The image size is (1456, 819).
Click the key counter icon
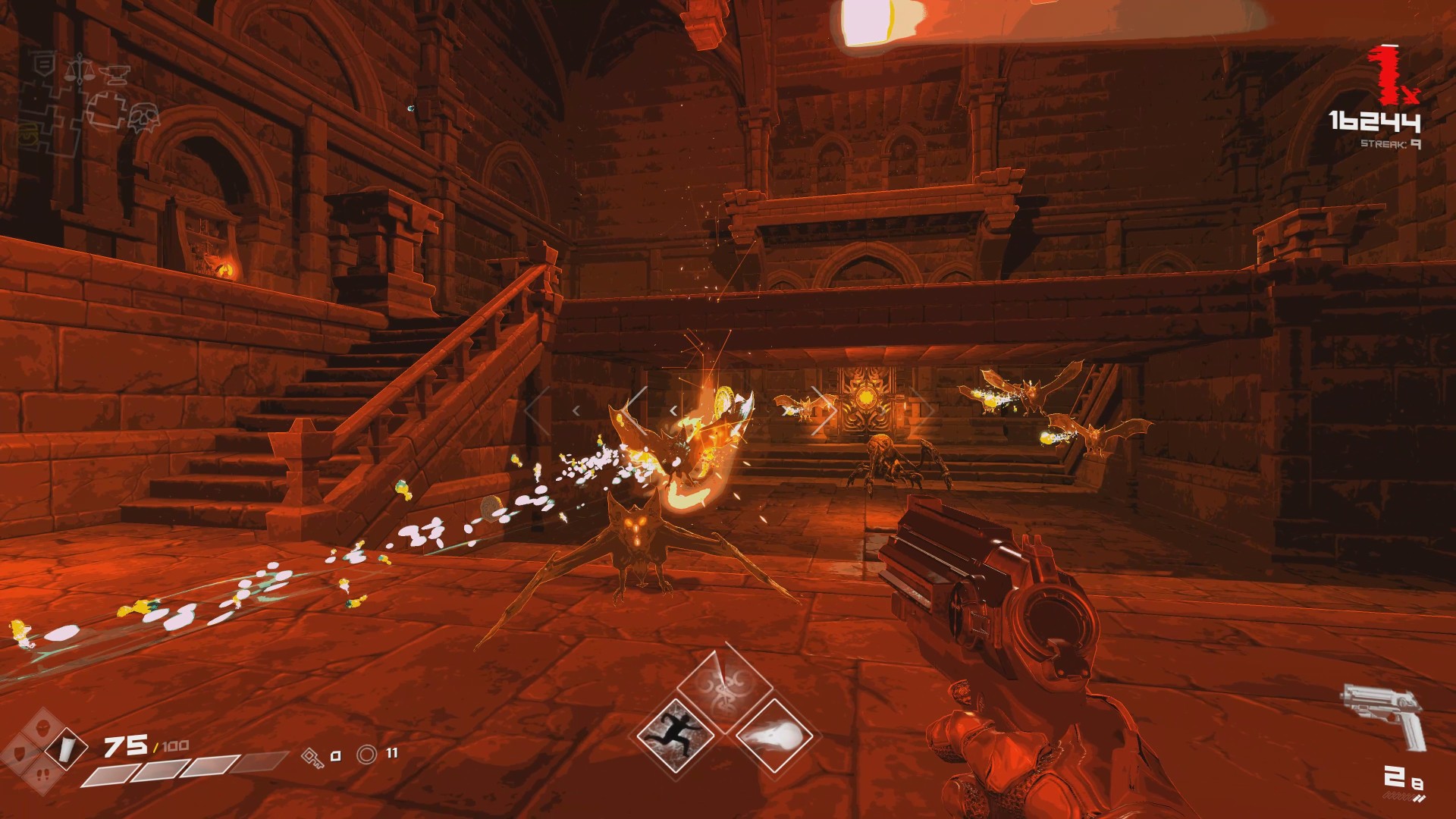tap(312, 755)
